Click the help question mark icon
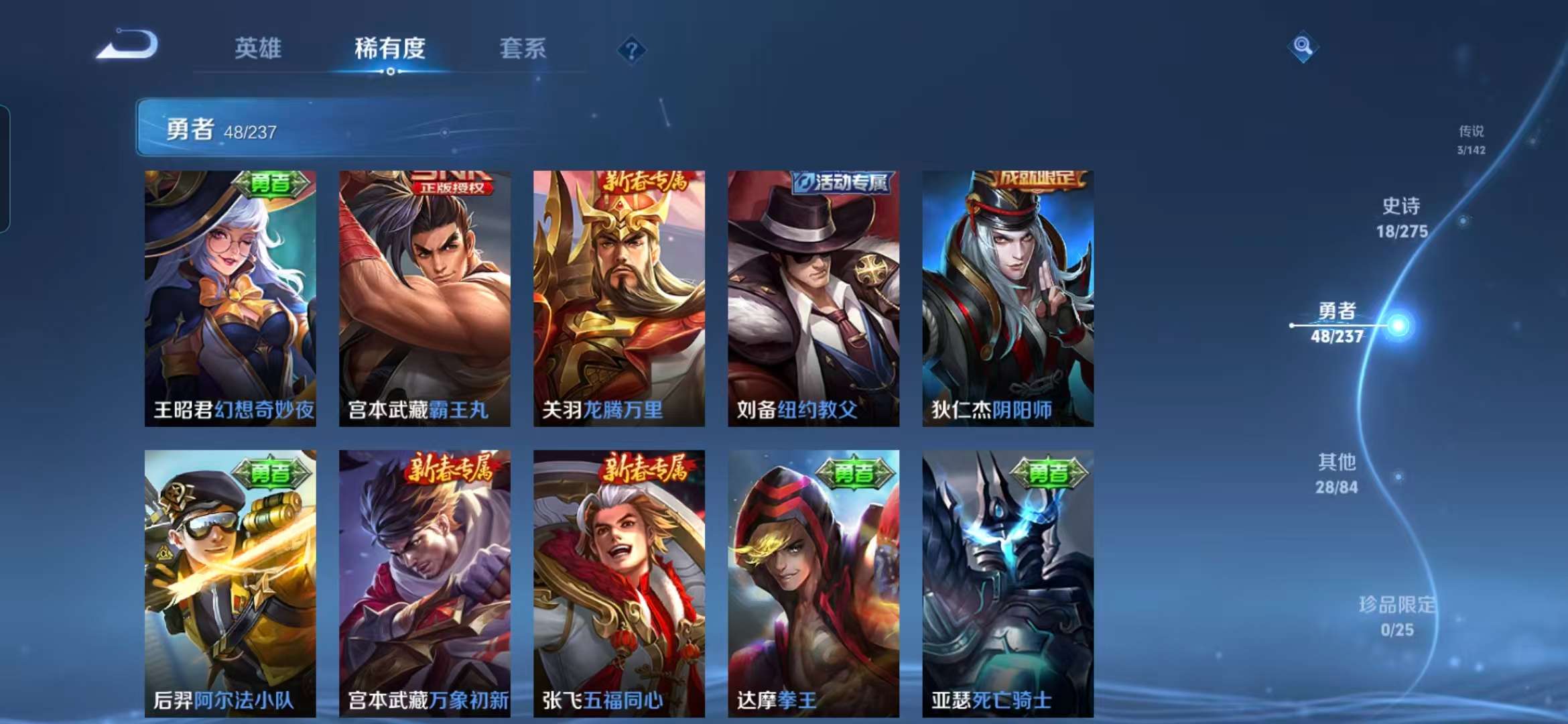The width and height of the screenshot is (1568, 724). click(x=631, y=50)
